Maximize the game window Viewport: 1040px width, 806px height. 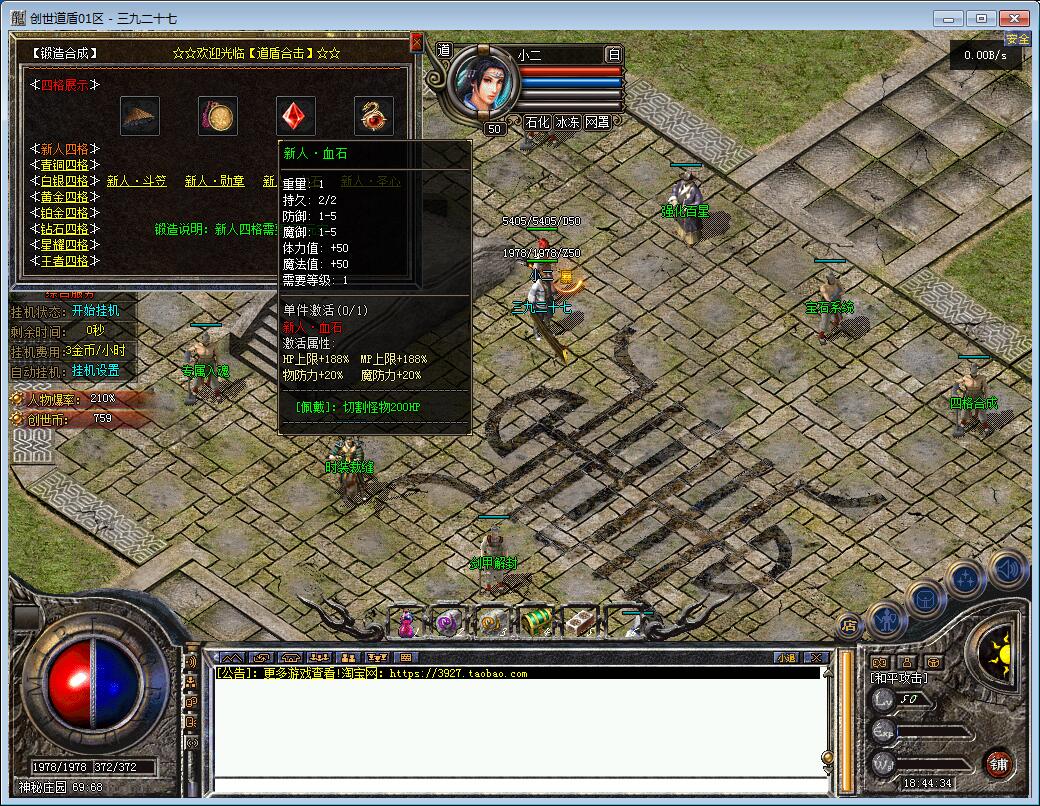(981, 18)
